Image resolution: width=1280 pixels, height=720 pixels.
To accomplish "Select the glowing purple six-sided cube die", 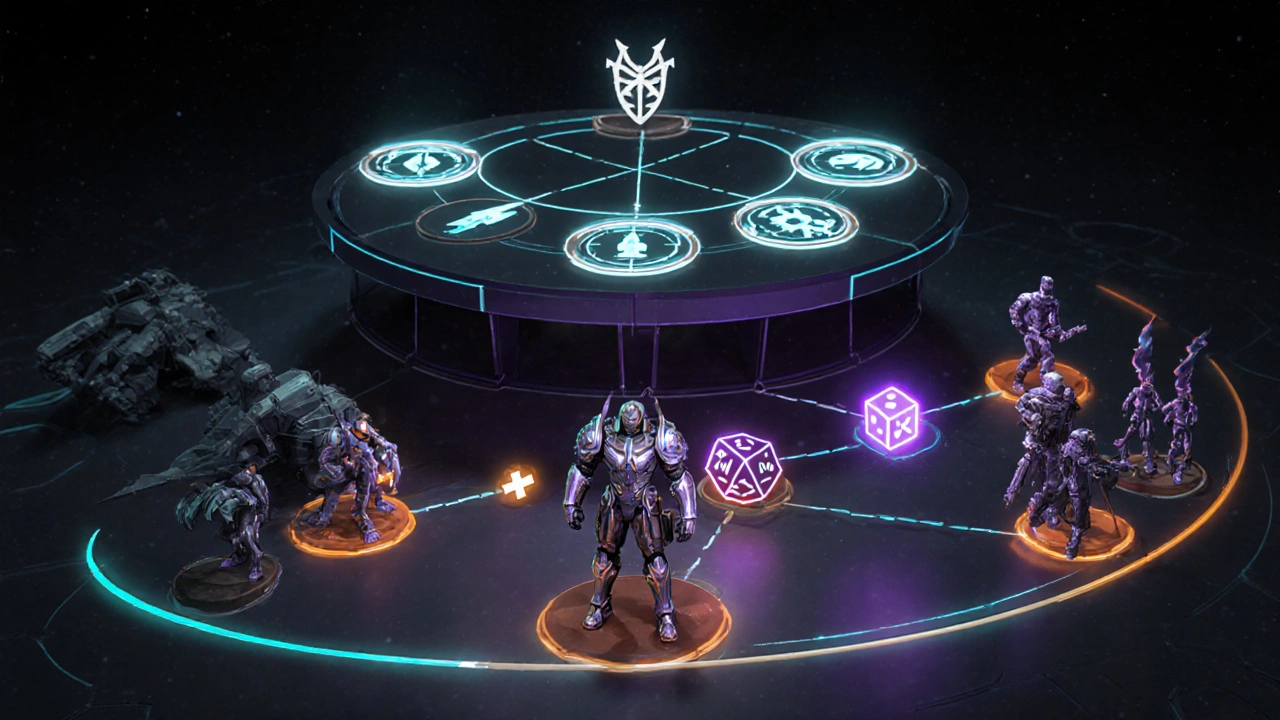I will [x=892, y=418].
